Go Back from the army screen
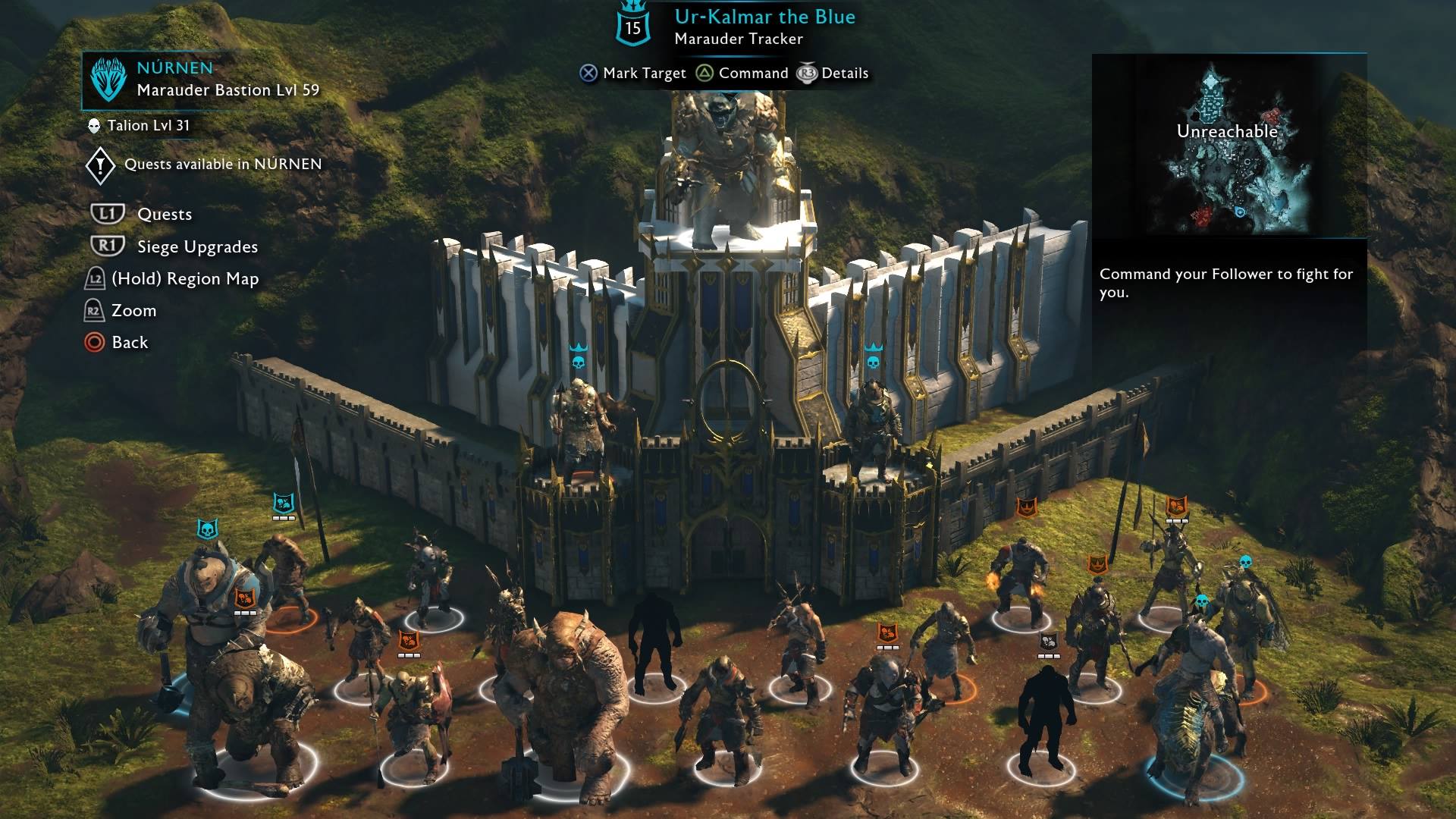This screenshot has width=1456, height=819. [130, 343]
